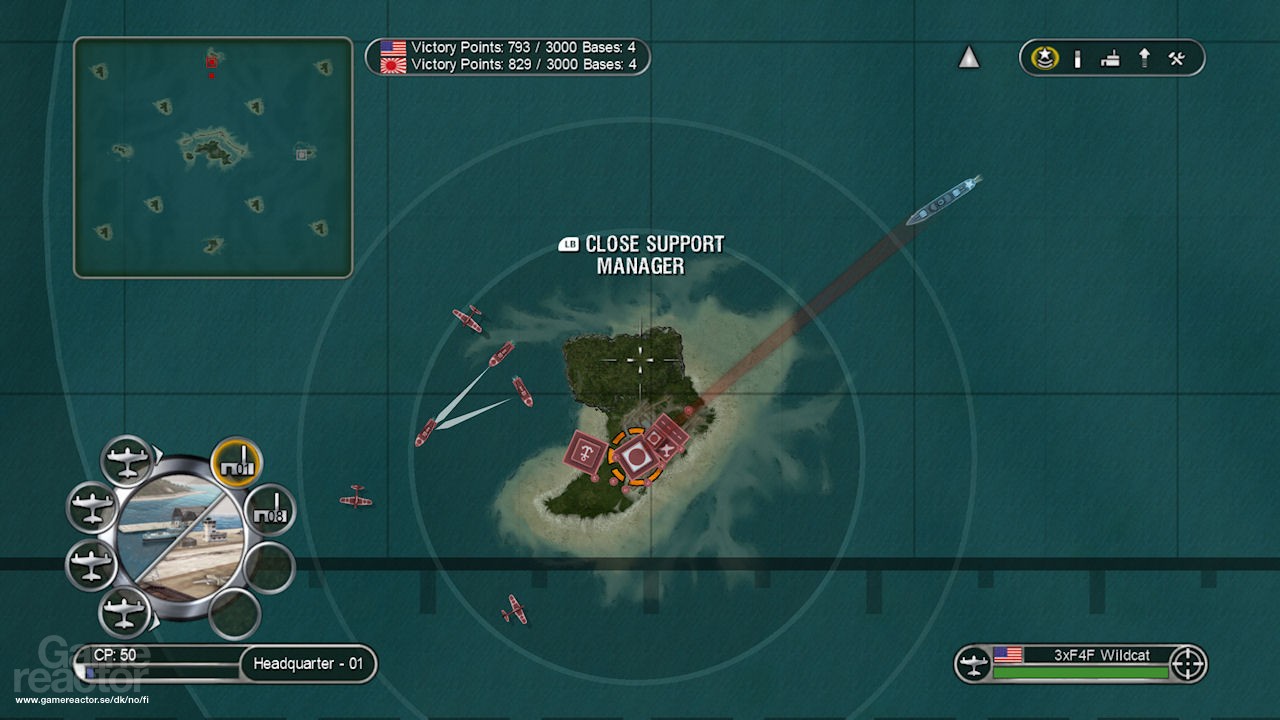
Task: Click the Headquarter - 01 label
Action: pyautogui.click(x=308, y=664)
